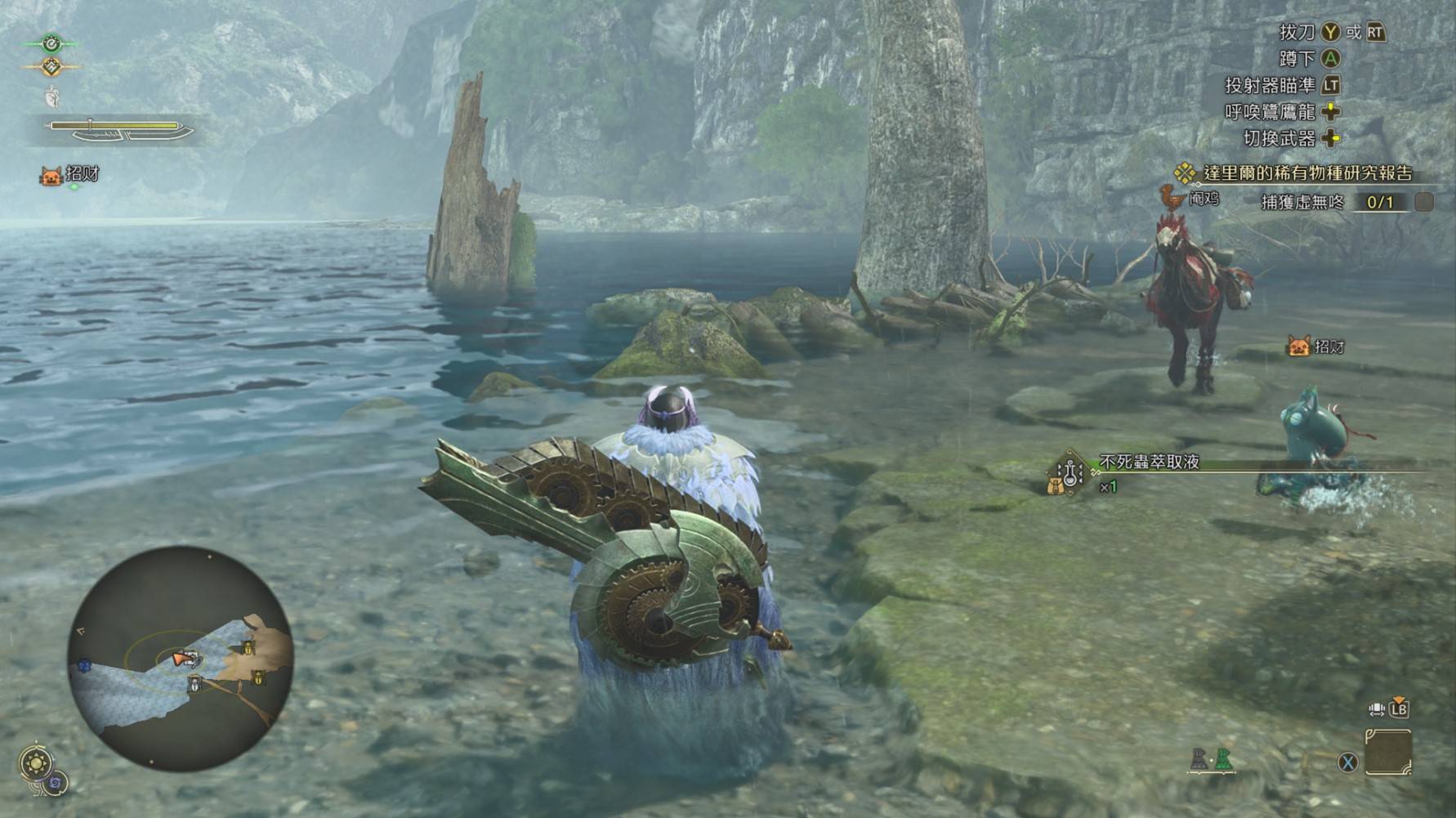The width and height of the screenshot is (1456, 818).
Task: Click the orange player arrow on minimap
Action: (183, 658)
